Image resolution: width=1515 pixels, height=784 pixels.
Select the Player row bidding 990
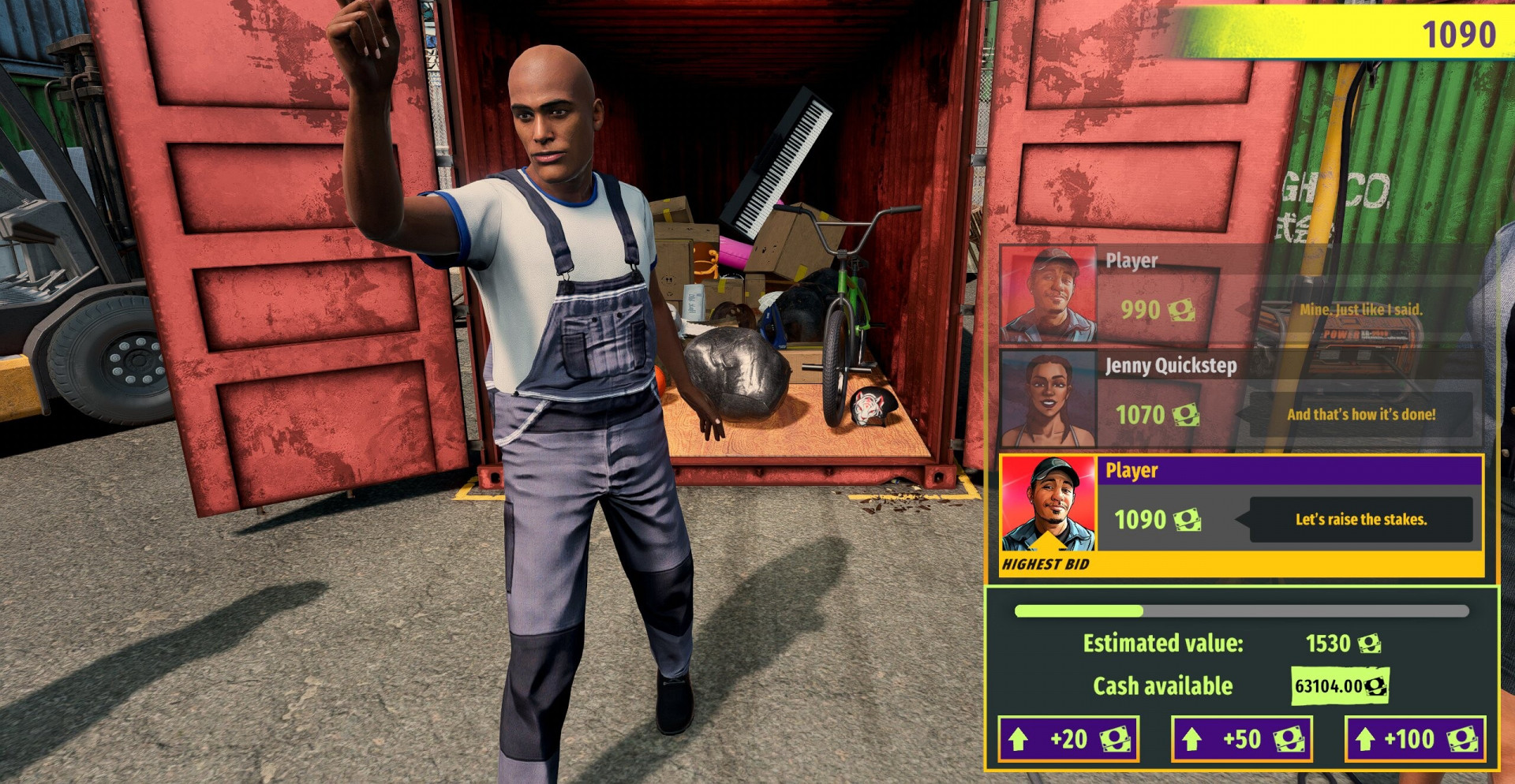tap(1241, 296)
